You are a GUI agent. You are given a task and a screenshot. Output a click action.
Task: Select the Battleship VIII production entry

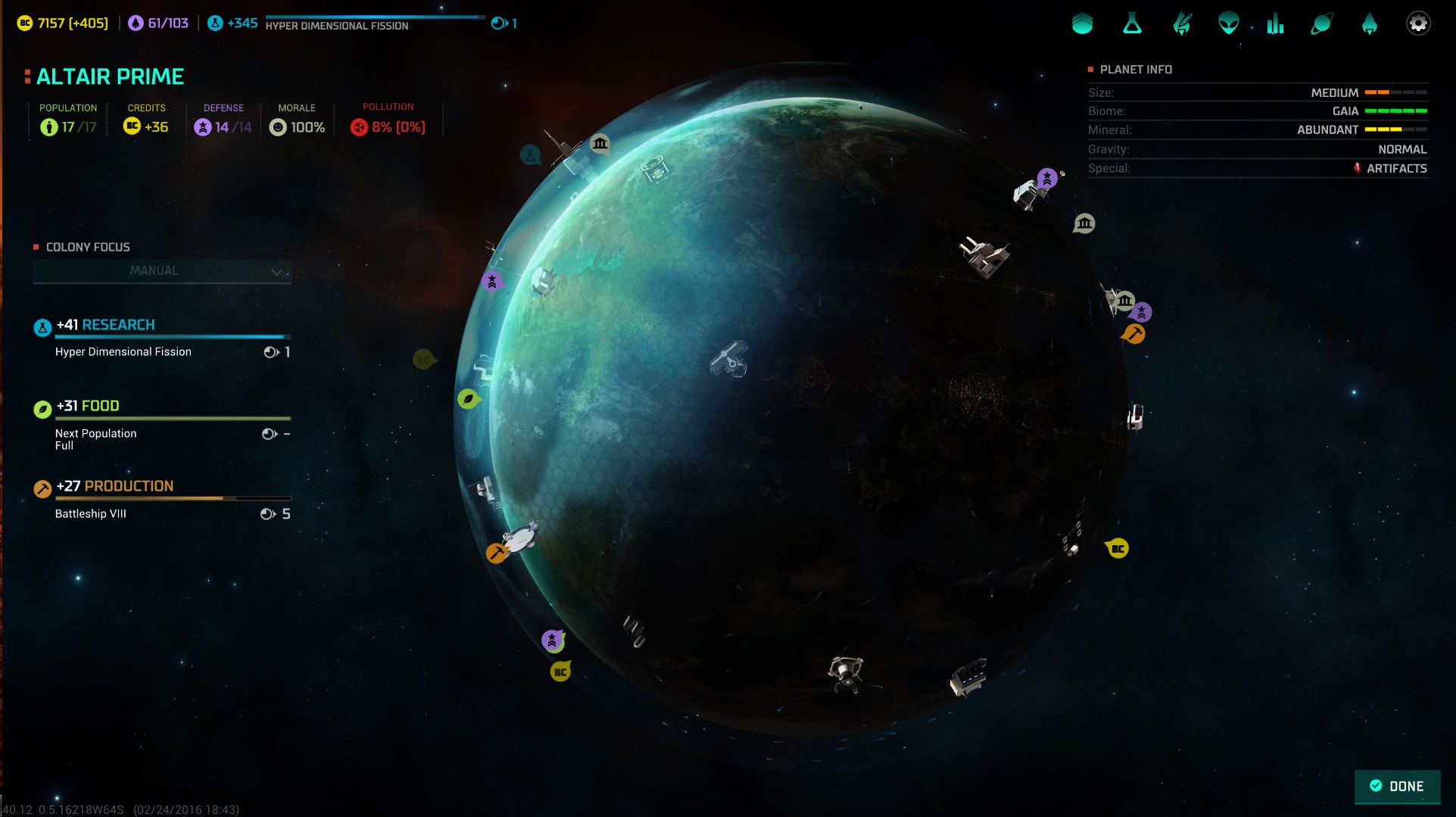[x=91, y=514]
